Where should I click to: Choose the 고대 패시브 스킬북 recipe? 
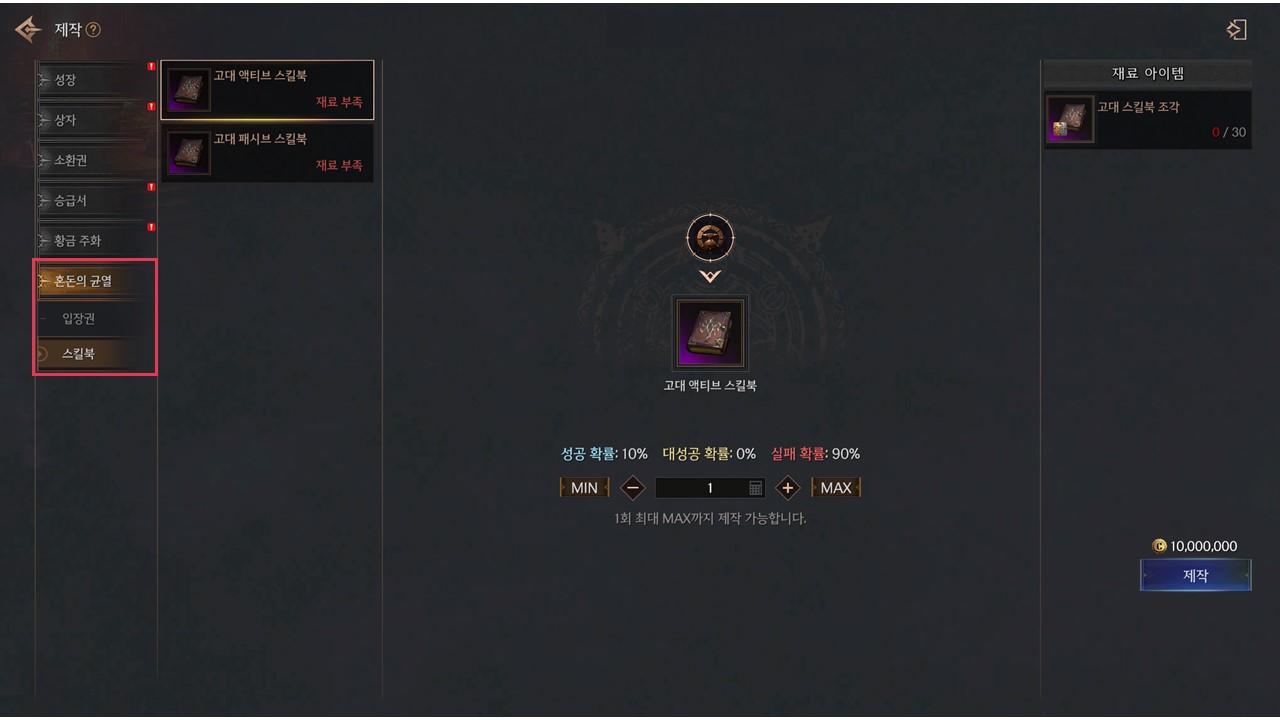(267, 152)
